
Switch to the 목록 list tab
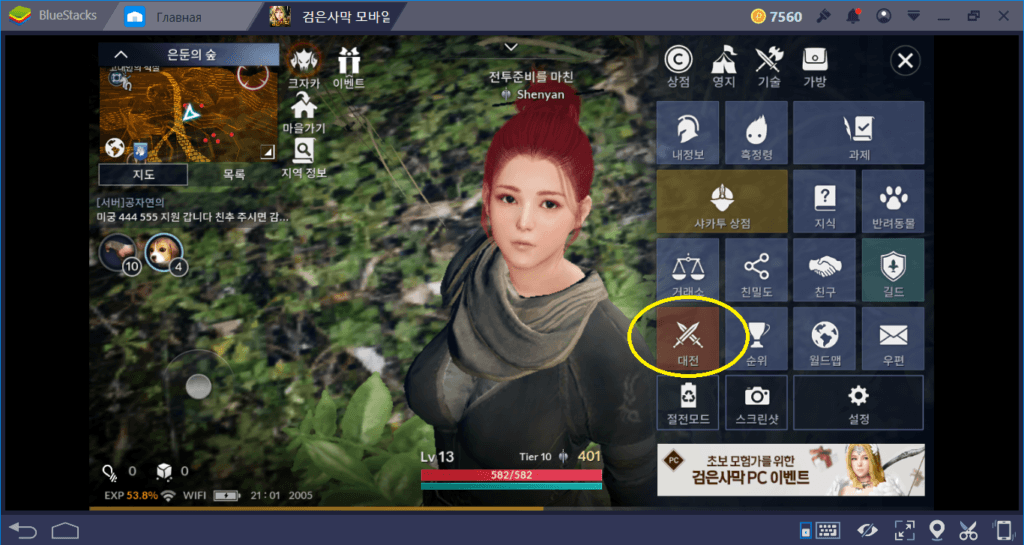233,174
